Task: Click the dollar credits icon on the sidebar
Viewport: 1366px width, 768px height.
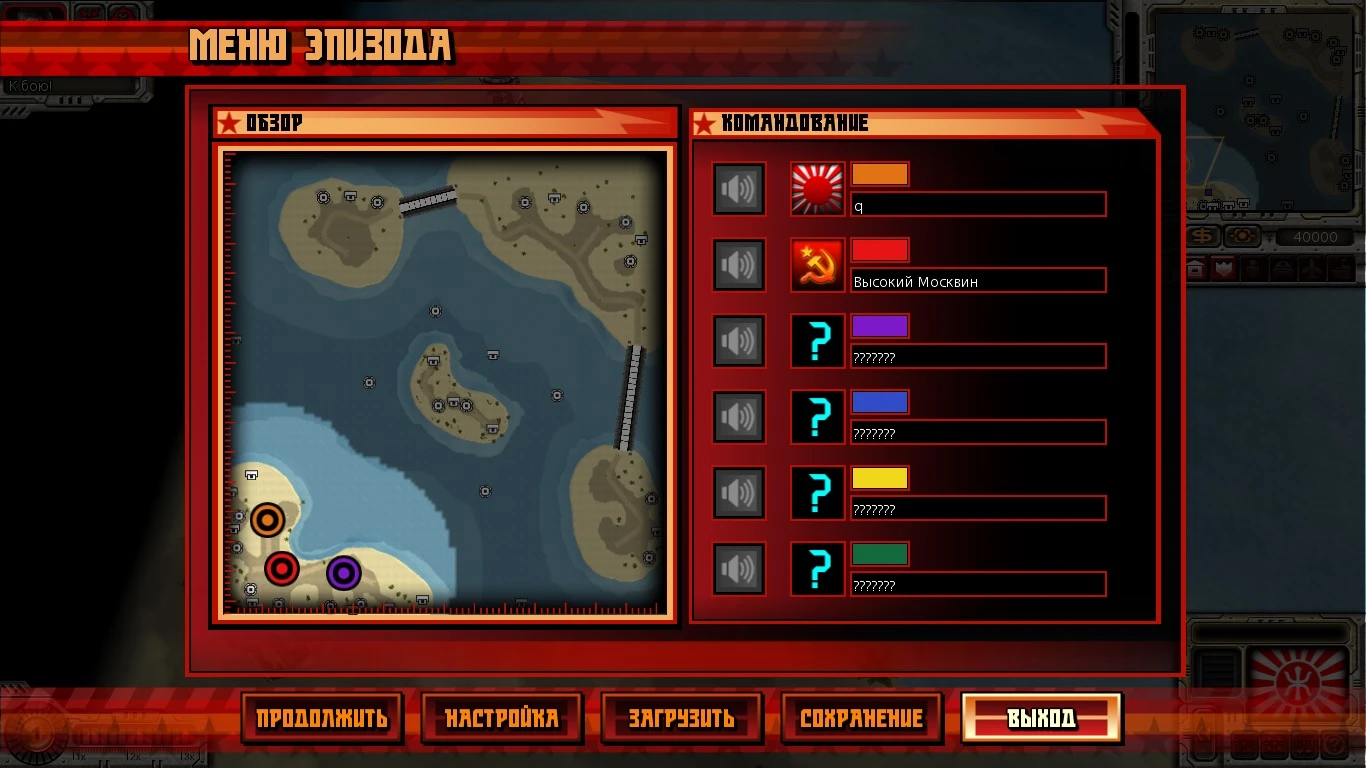Action: pos(1203,236)
